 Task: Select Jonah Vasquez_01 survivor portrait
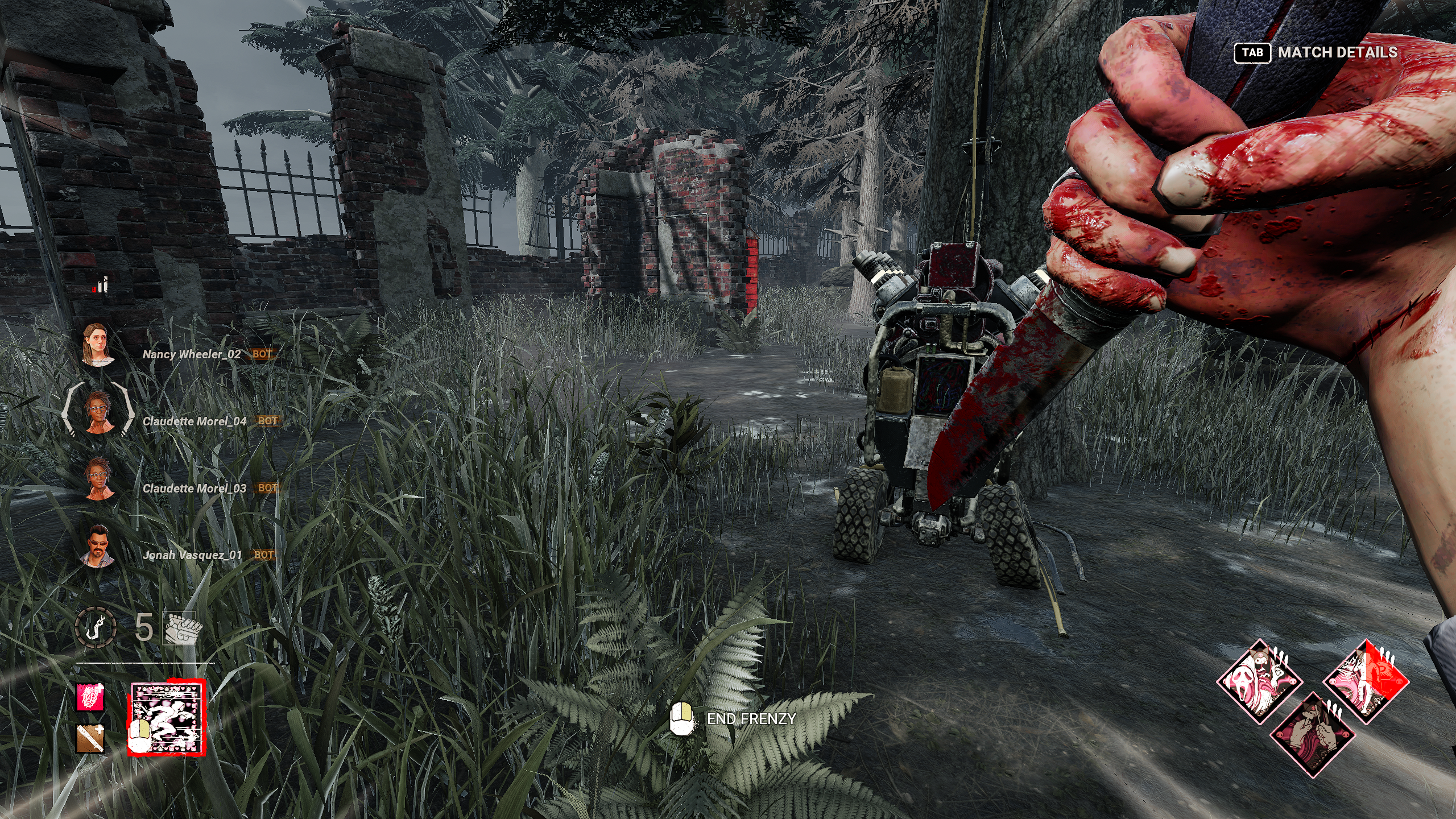98,546
